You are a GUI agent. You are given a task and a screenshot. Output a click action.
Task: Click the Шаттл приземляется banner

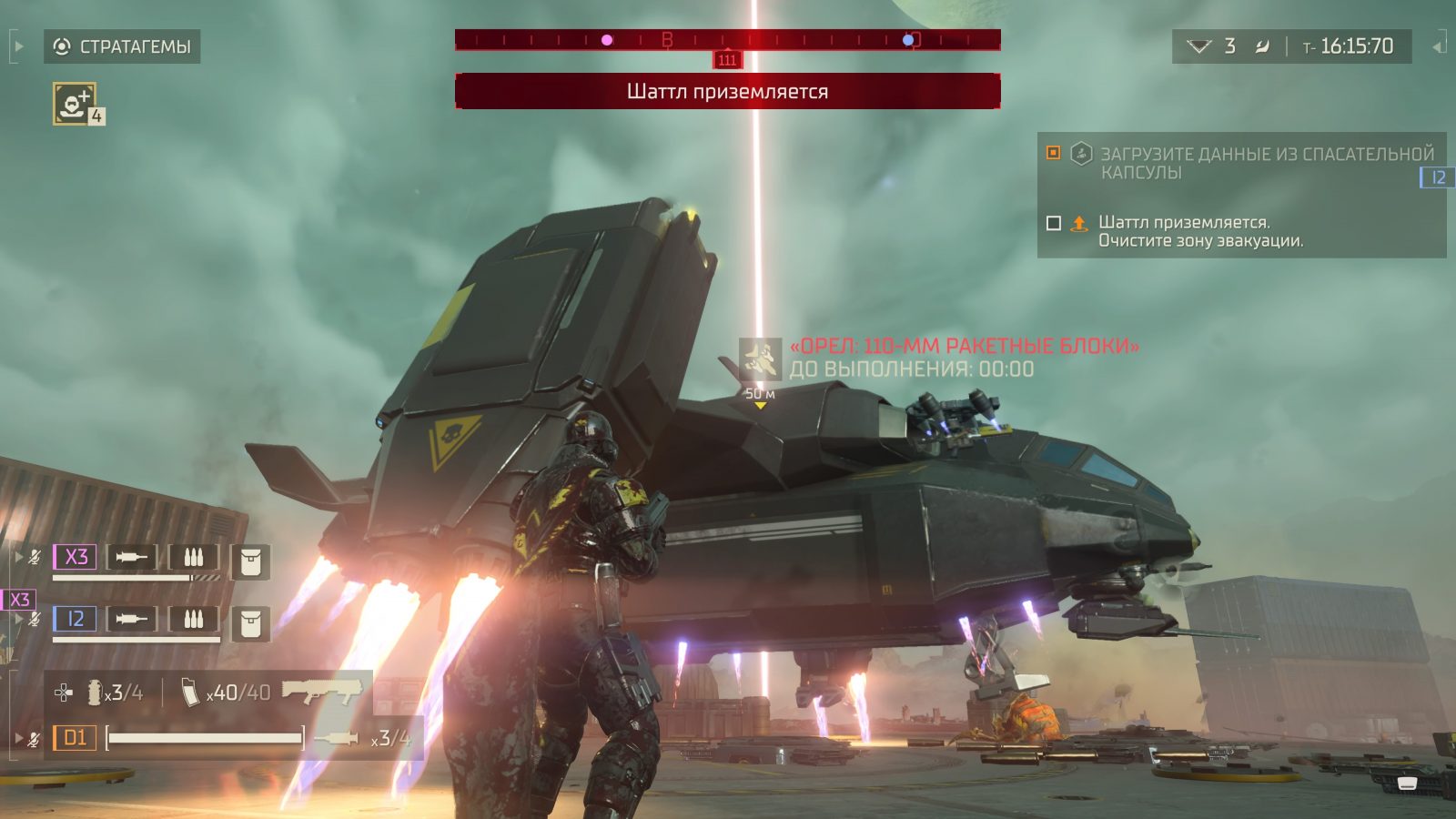[x=727, y=91]
